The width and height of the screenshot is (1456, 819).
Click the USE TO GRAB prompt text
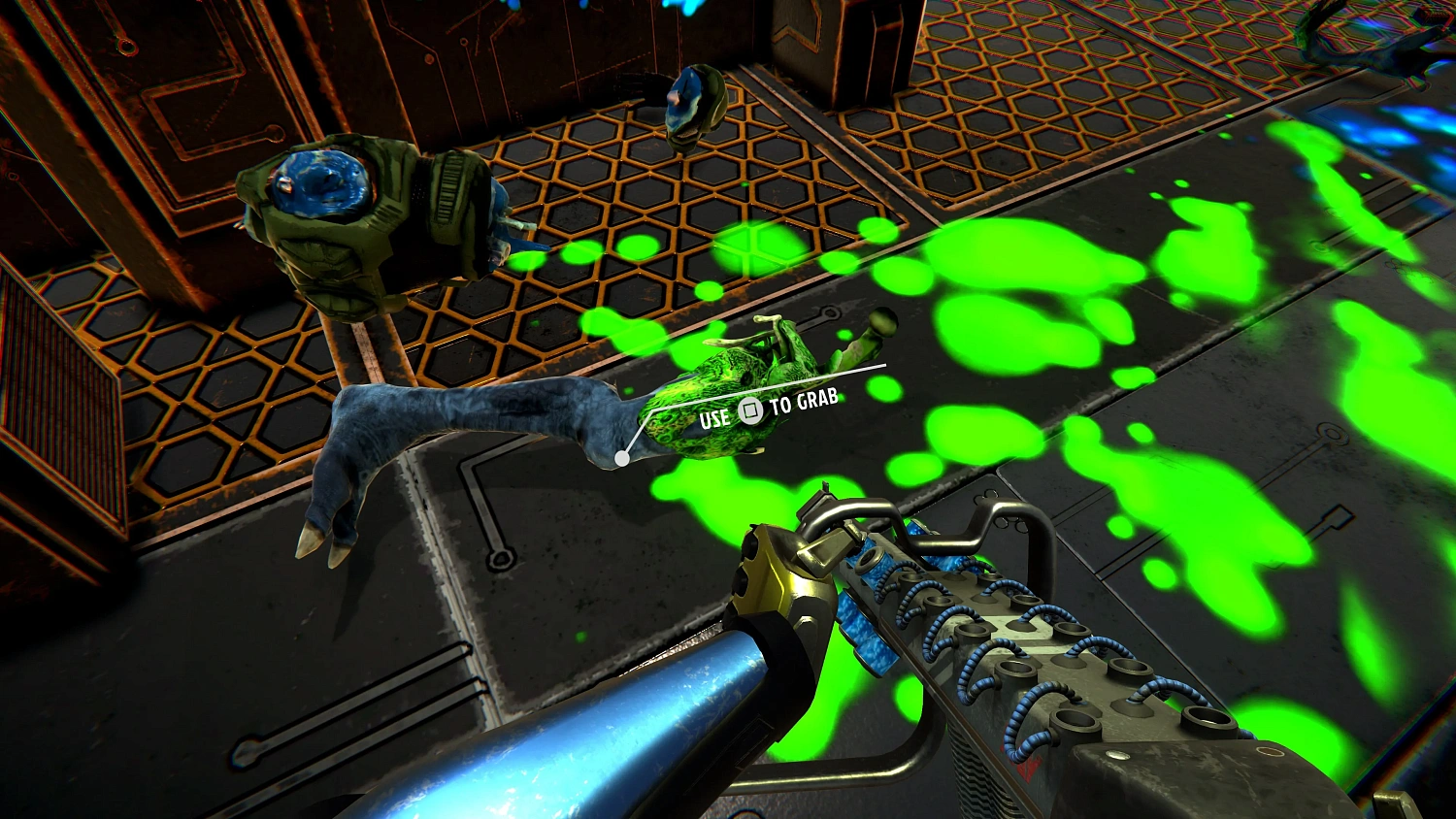767,410
